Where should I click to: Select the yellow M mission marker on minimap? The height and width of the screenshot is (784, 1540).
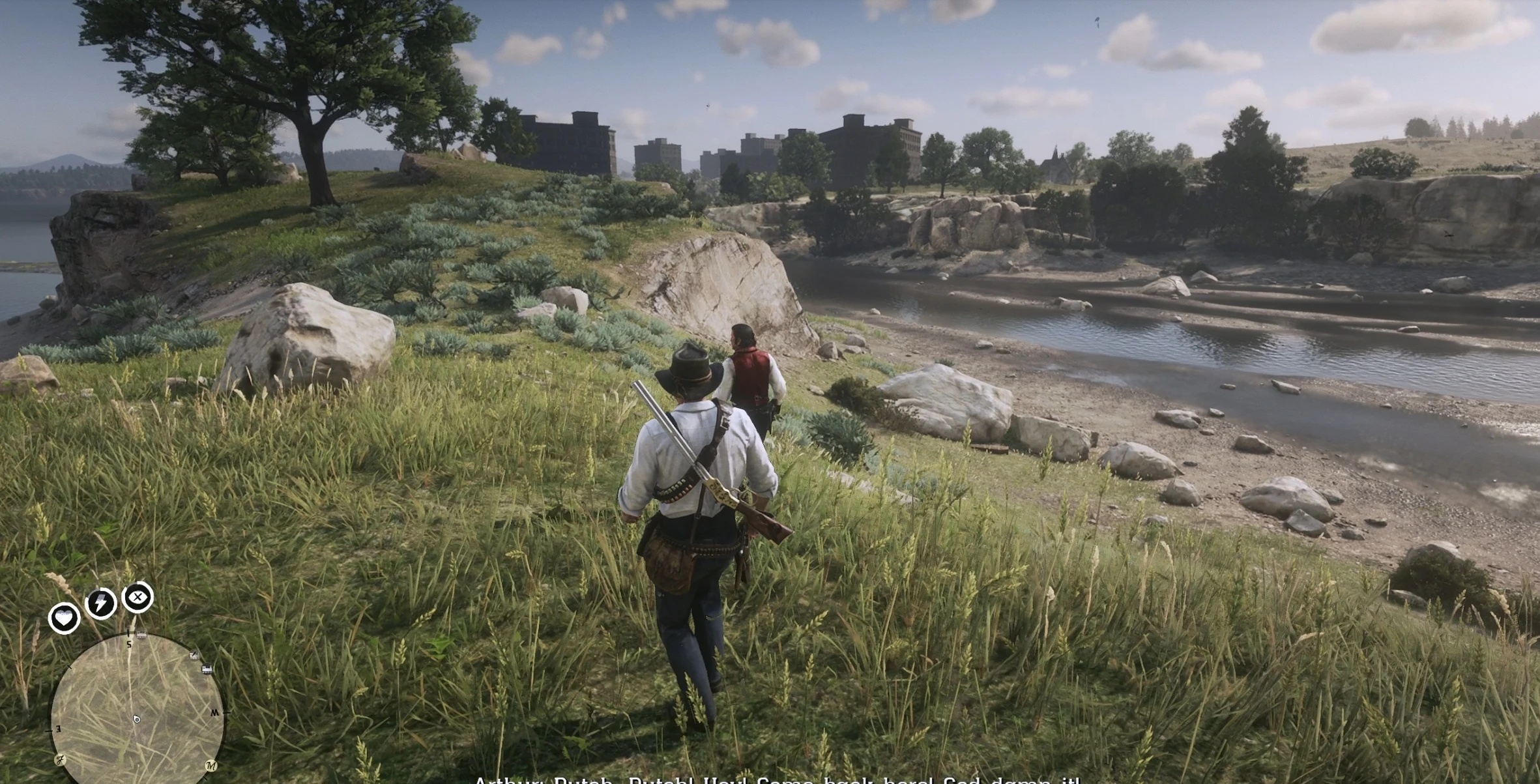pyautogui.click(x=211, y=765)
